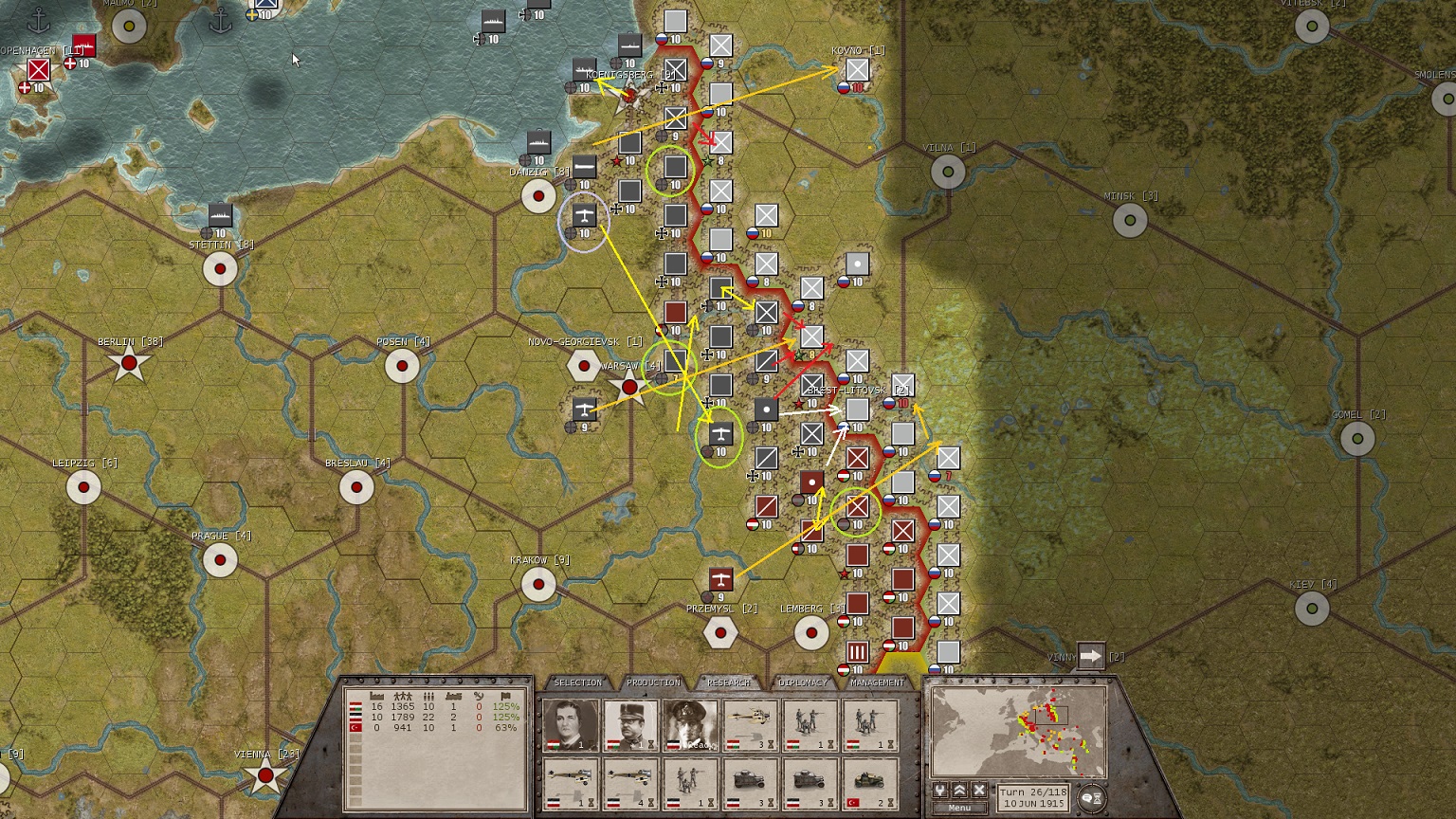
Task: Select the wrench options icon
Action: pos(939,789)
